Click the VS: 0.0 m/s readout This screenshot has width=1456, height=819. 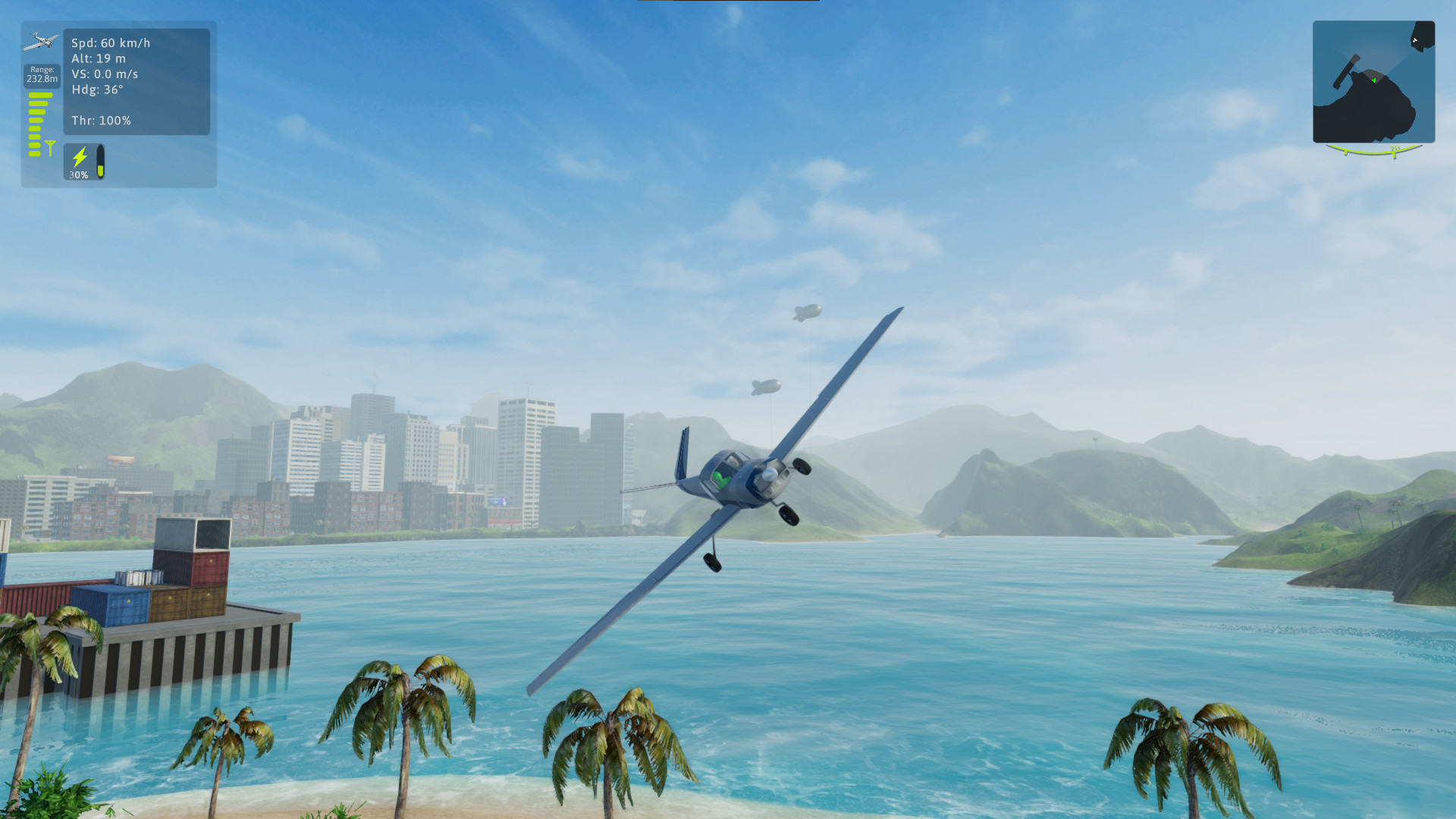[x=104, y=74]
